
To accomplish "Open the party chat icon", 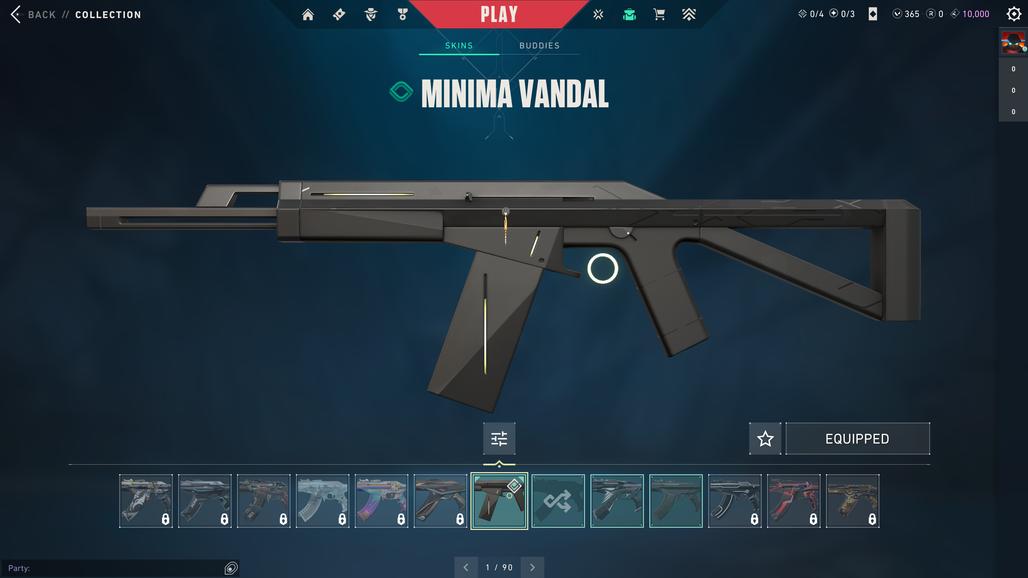I will click(231, 568).
